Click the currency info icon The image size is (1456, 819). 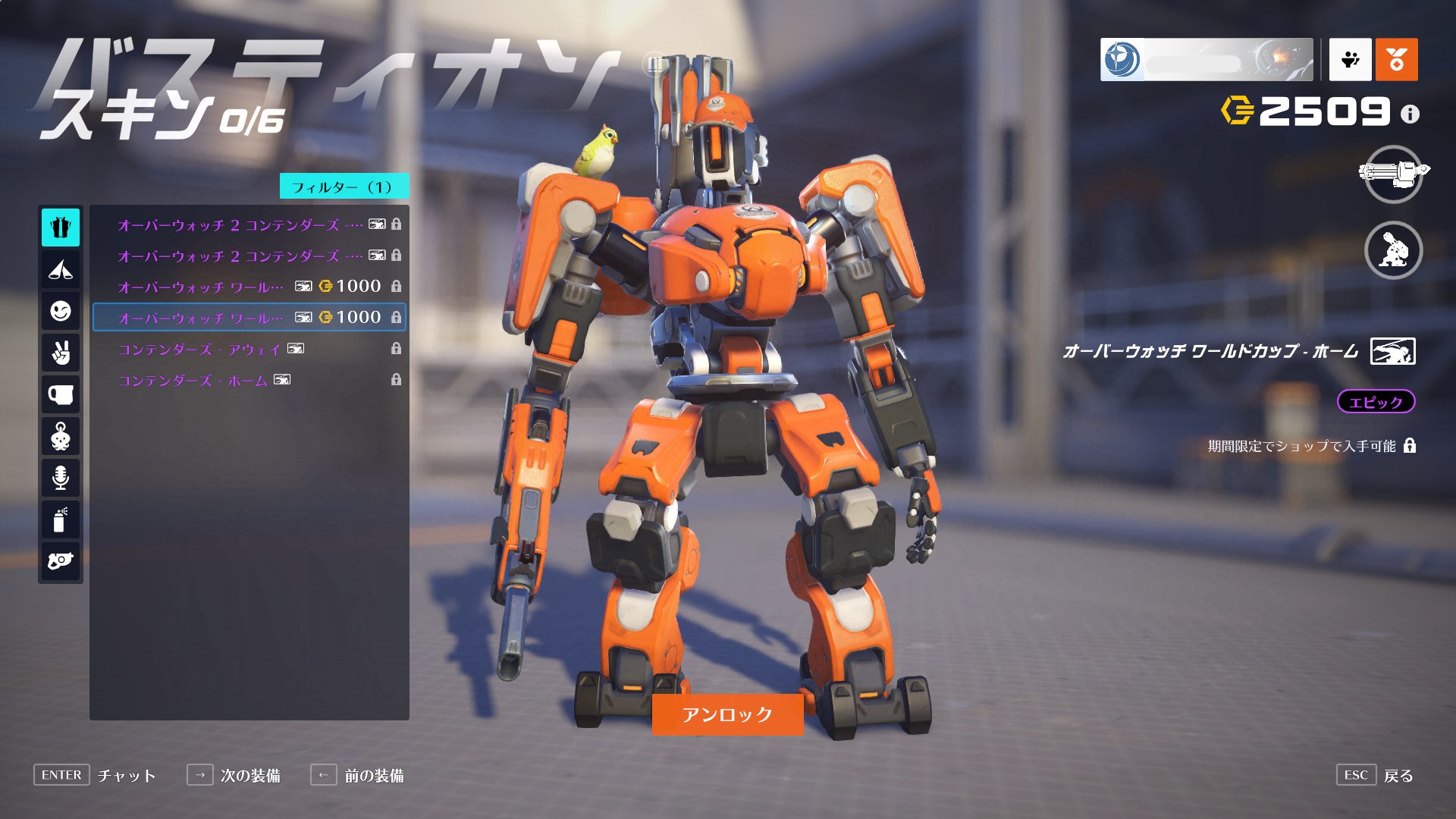point(1410,115)
